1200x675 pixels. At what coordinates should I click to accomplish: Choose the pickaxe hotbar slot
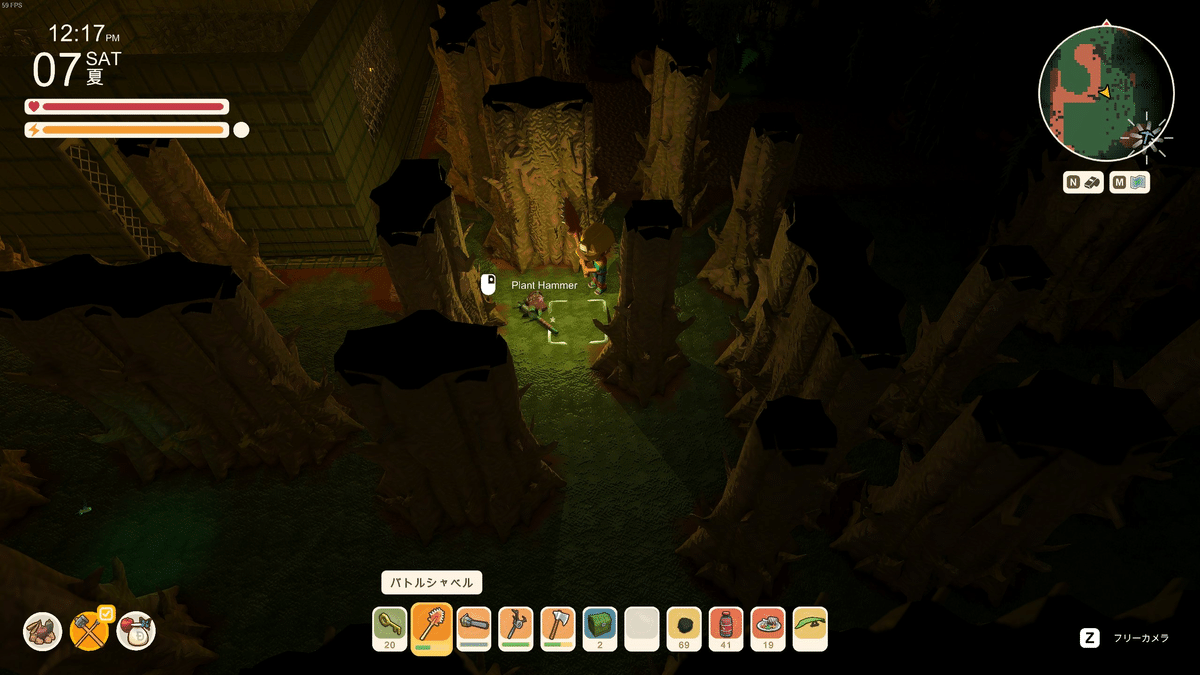(516, 627)
